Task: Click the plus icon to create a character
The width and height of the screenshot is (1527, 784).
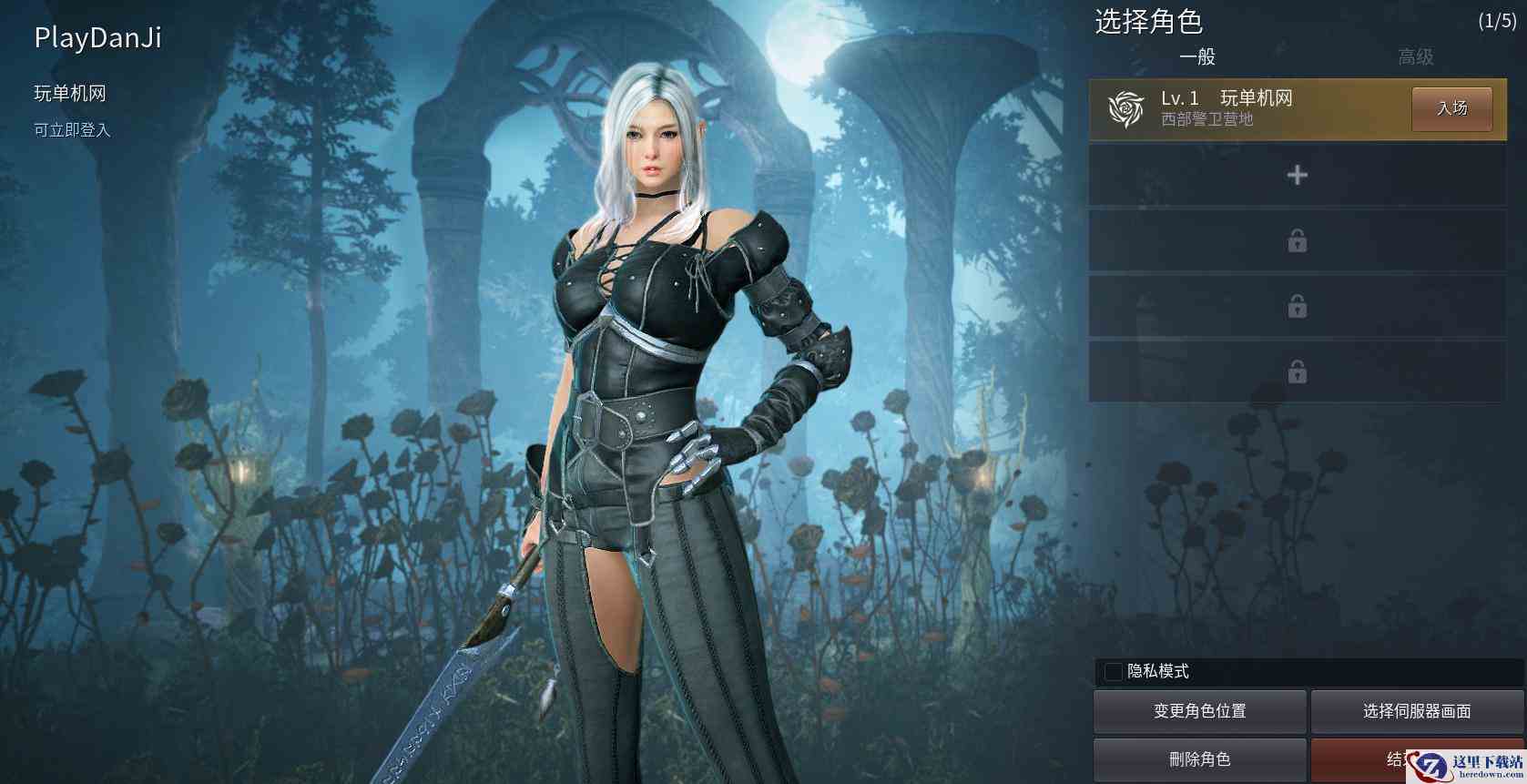Action: coord(1297,175)
